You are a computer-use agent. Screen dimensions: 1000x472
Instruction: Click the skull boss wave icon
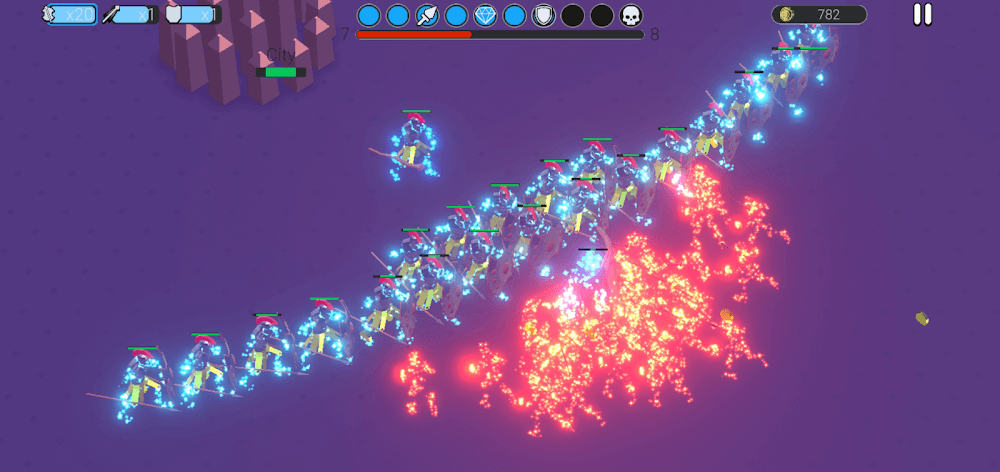click(631, 15)
